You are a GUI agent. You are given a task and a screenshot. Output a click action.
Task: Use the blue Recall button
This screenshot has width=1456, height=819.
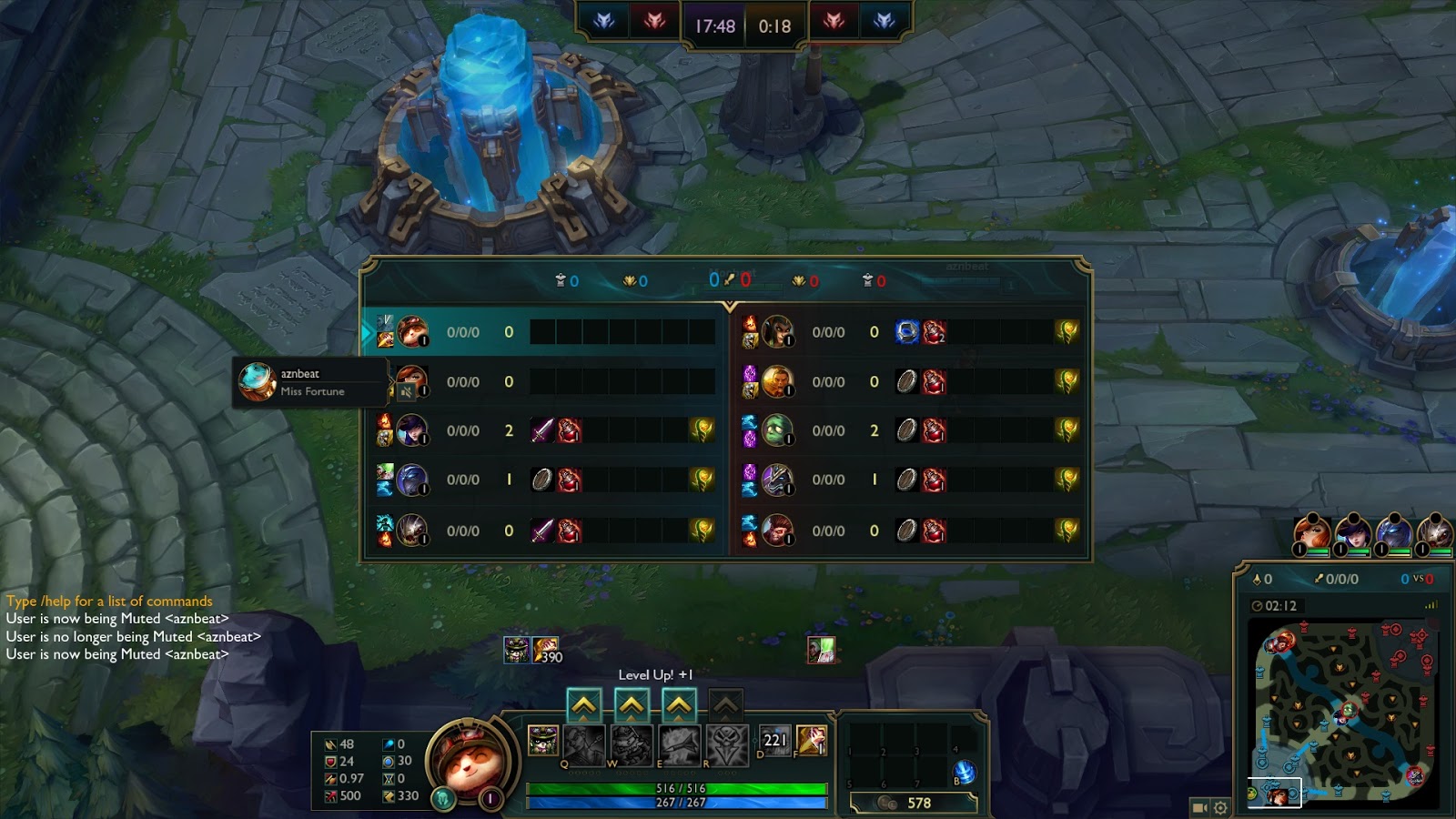tap(964, 773)
